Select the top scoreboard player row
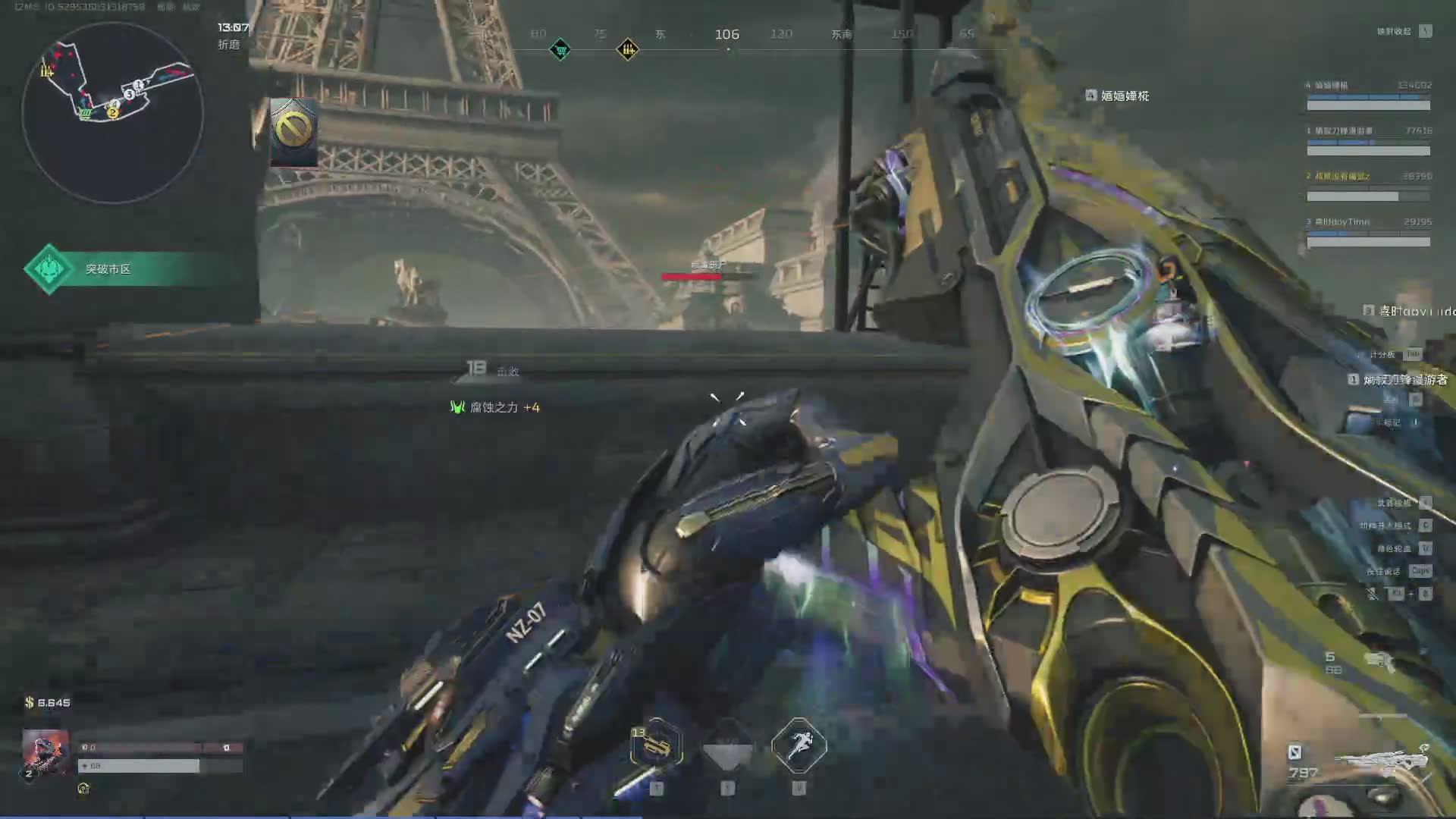This screenshot has width=1456, height=819. (x=1368, y=95)
